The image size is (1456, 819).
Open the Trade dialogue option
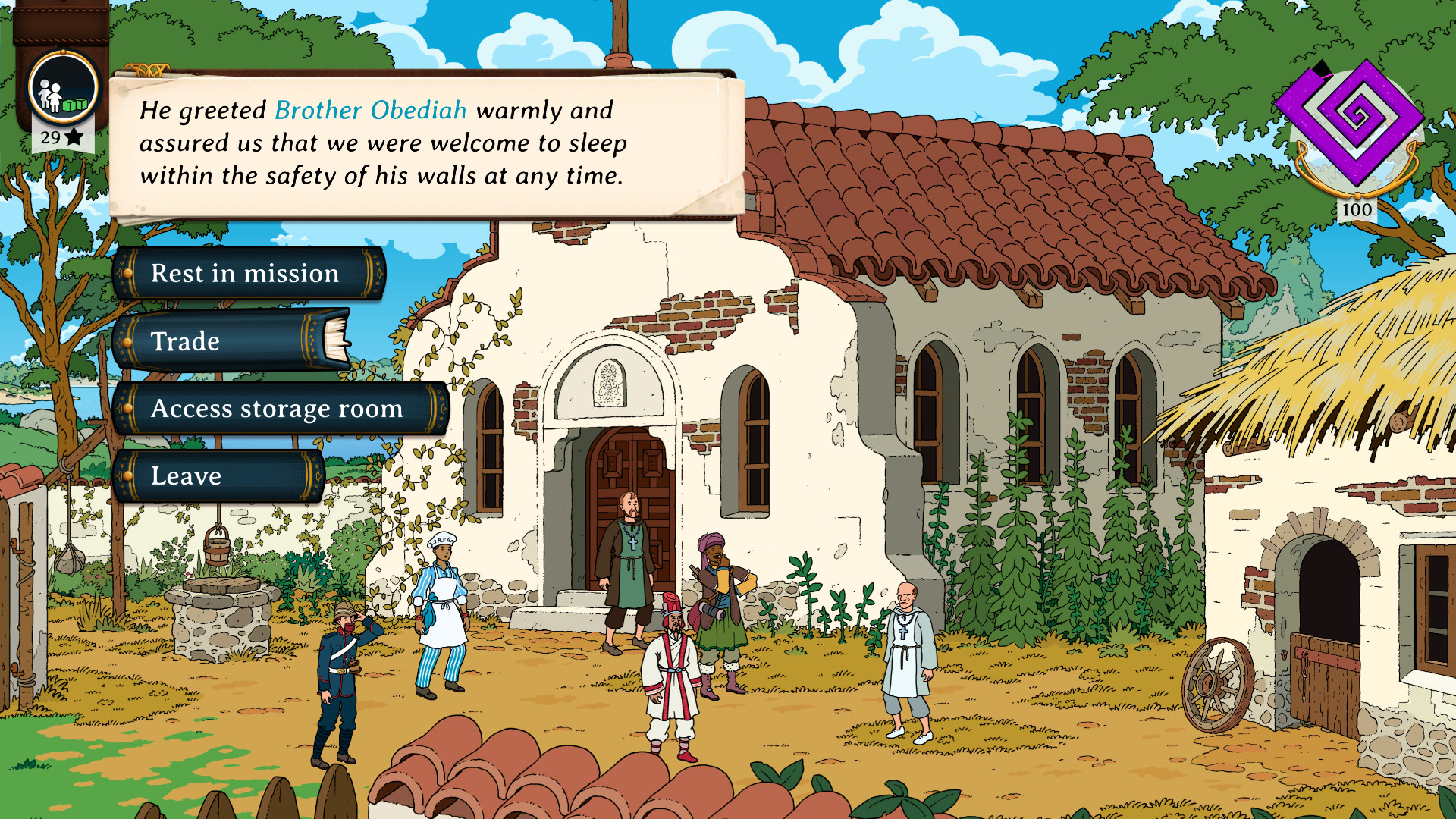[185, 340]
